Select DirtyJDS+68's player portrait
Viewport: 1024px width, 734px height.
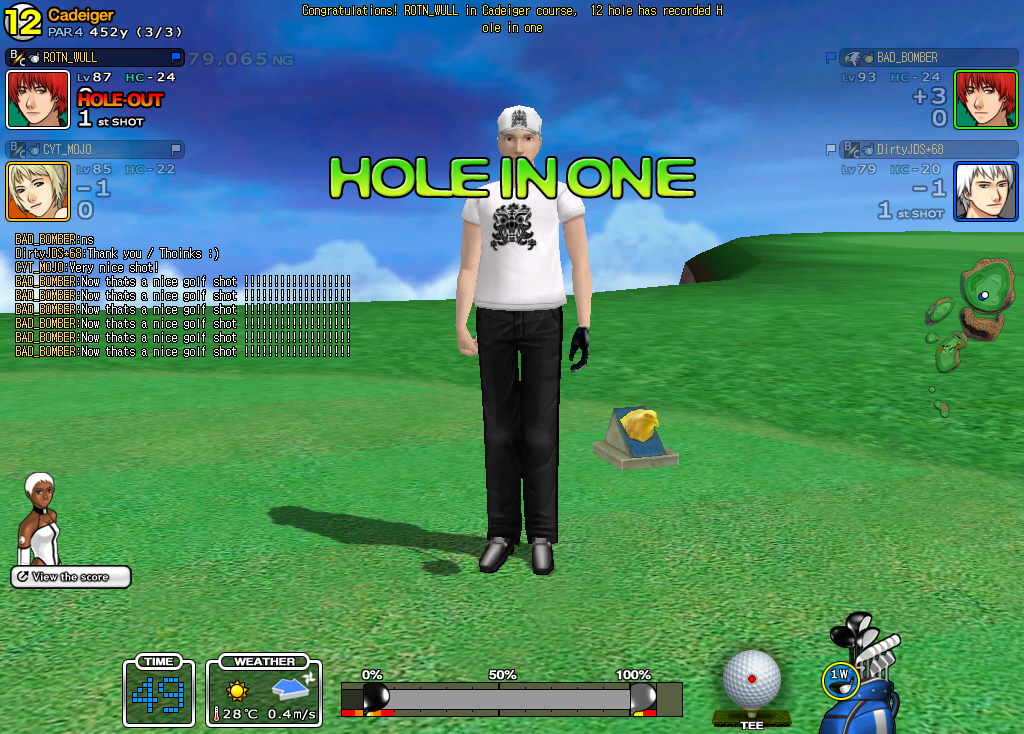pyautogui.click(x=985, y=191)
